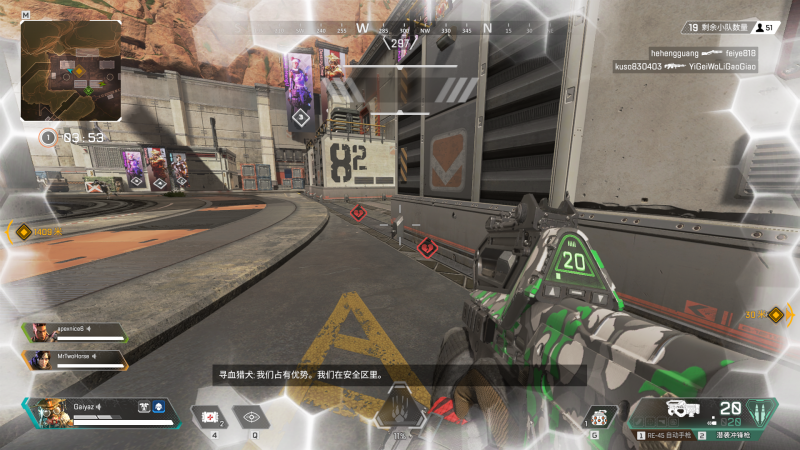Activate the Eye of the Allfather tactical ability
The image size is (800, 450).
(251, 416)
